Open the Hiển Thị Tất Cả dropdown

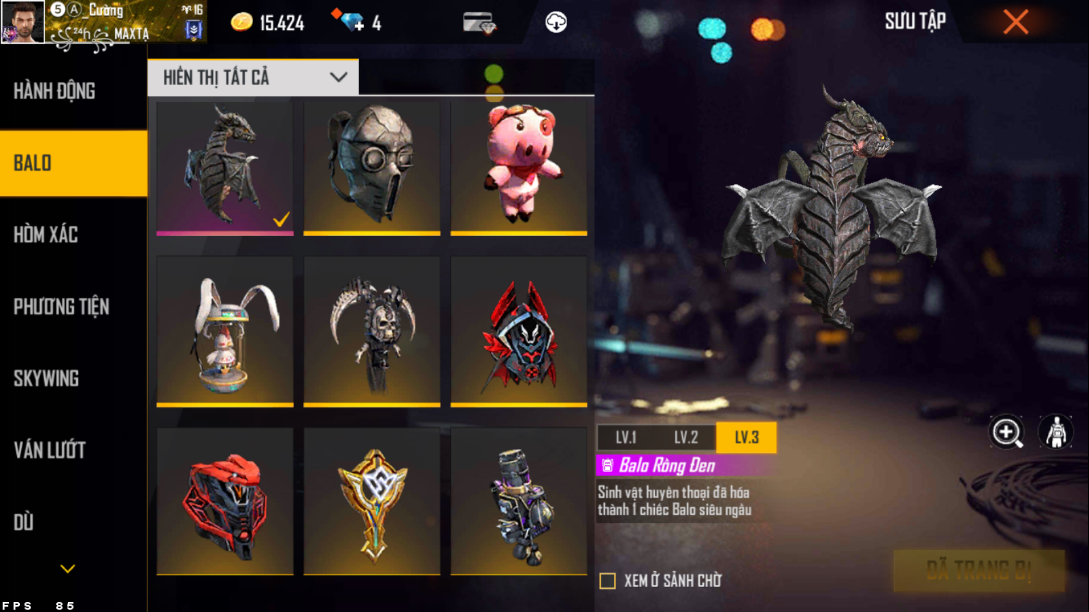point(253,77)
